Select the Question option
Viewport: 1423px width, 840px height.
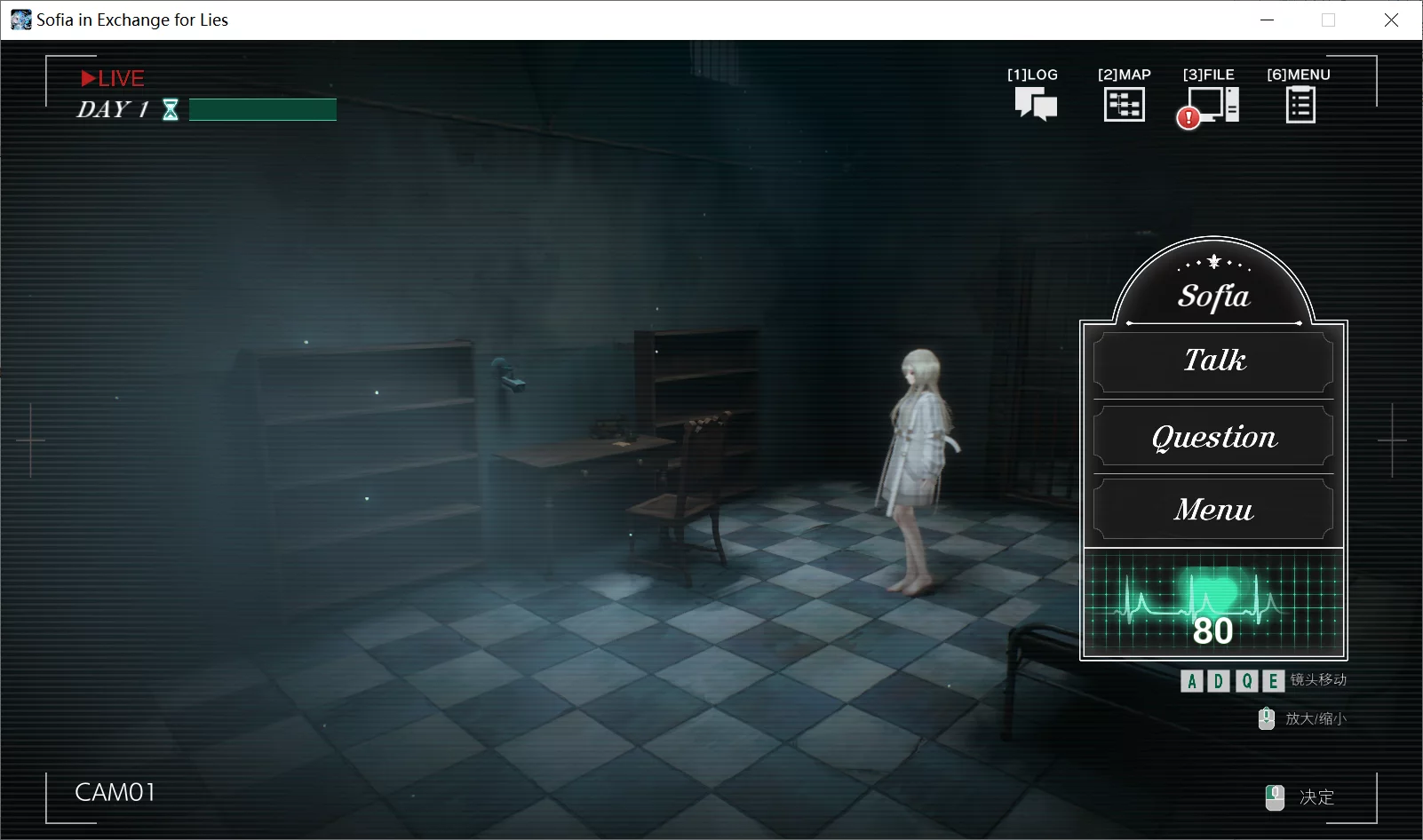tap(1213, 437)
